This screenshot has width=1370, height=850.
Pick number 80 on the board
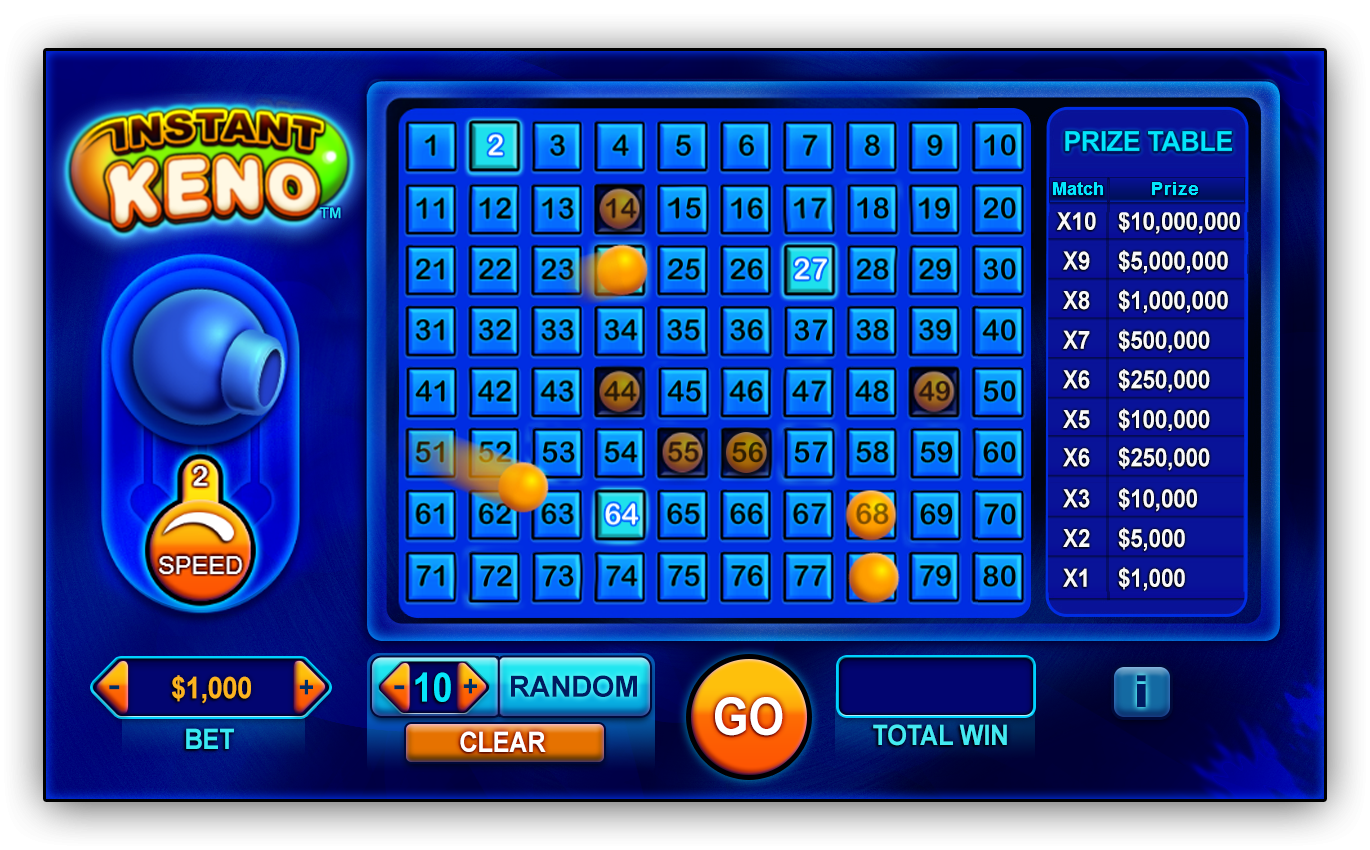pos(998,577)
